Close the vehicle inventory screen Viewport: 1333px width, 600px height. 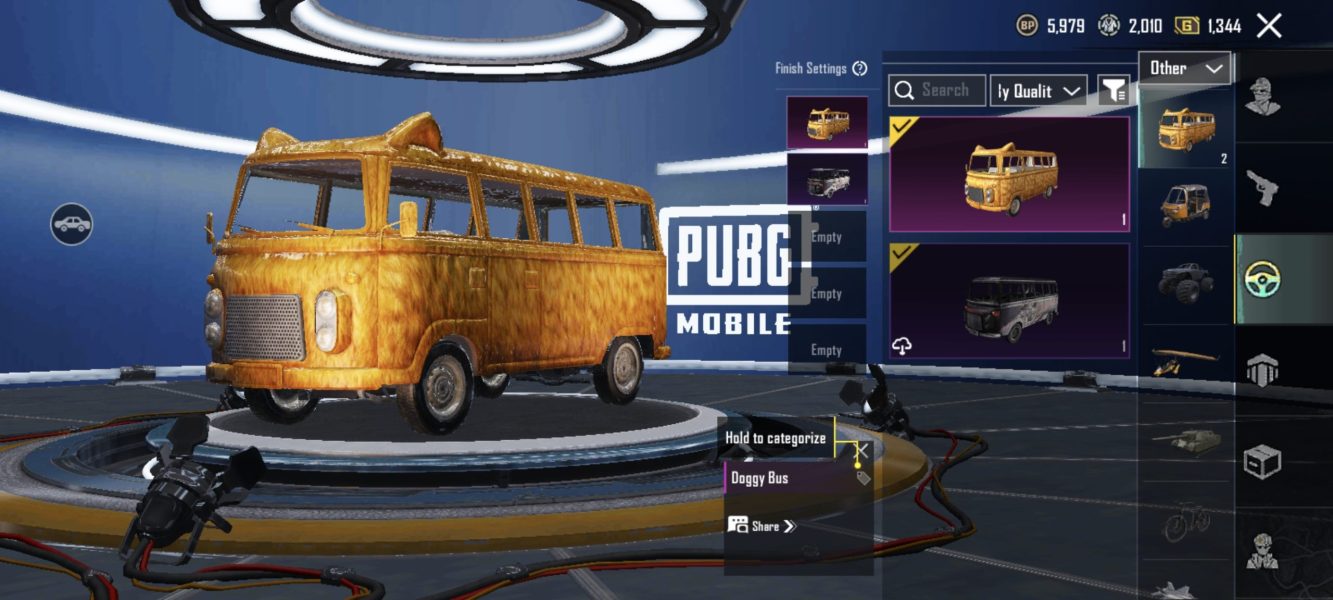point(1268,26)
